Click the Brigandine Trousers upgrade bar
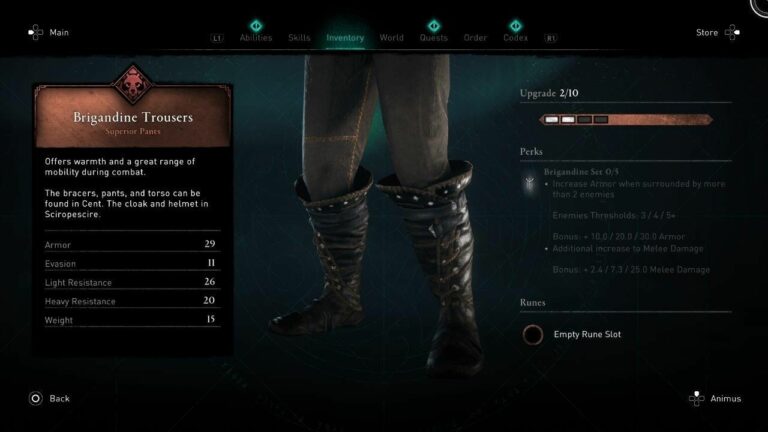The image size is (768, 432). click(x=626, y=120)
